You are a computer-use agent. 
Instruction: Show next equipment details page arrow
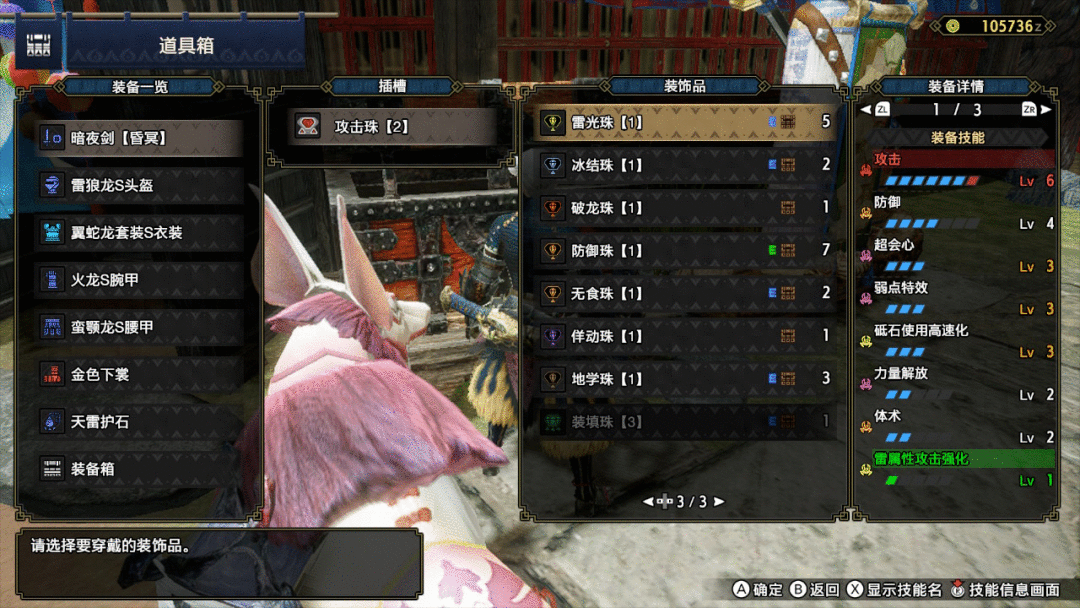1046,110
